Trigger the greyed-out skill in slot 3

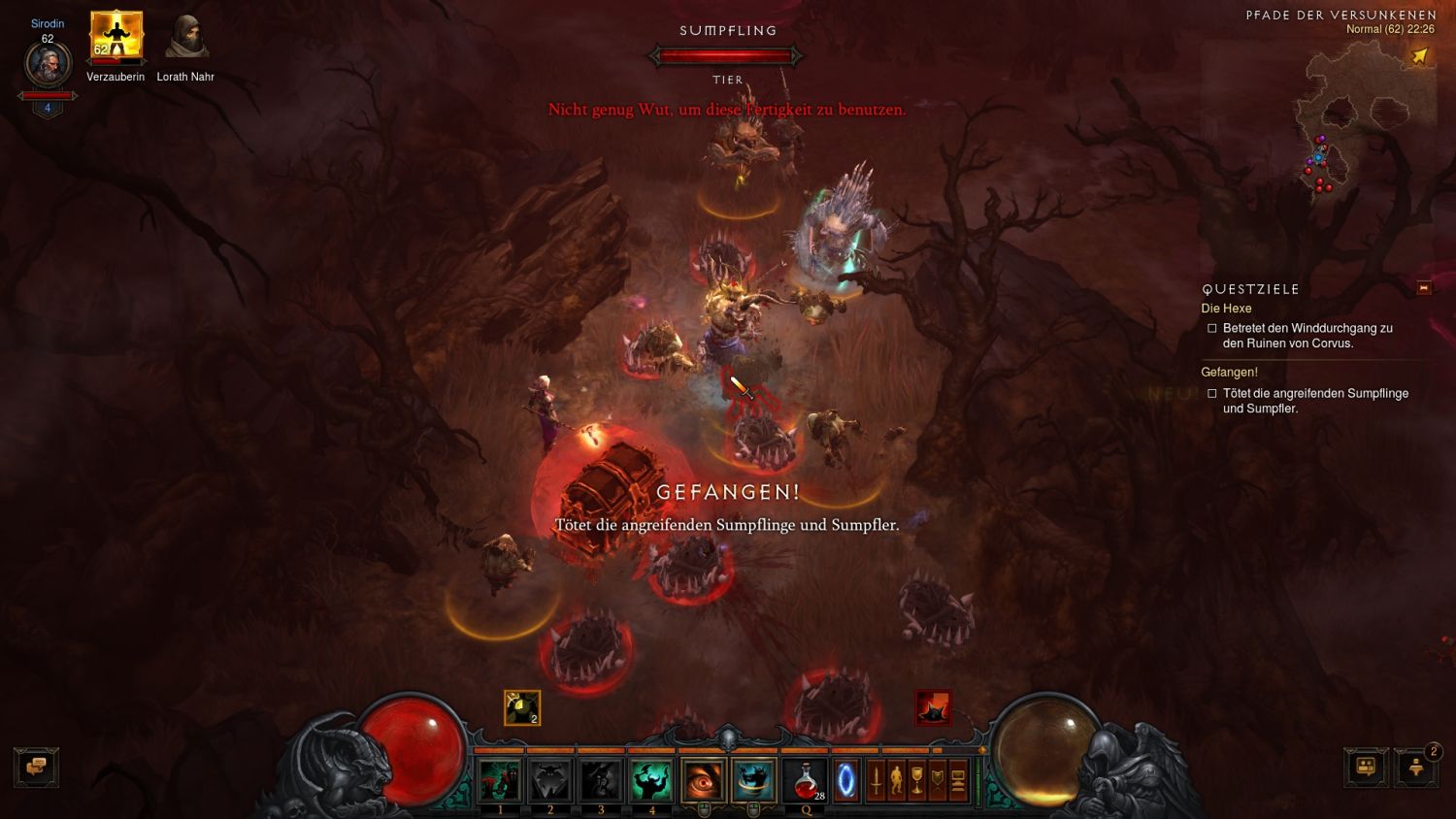[x=601, y=780]
